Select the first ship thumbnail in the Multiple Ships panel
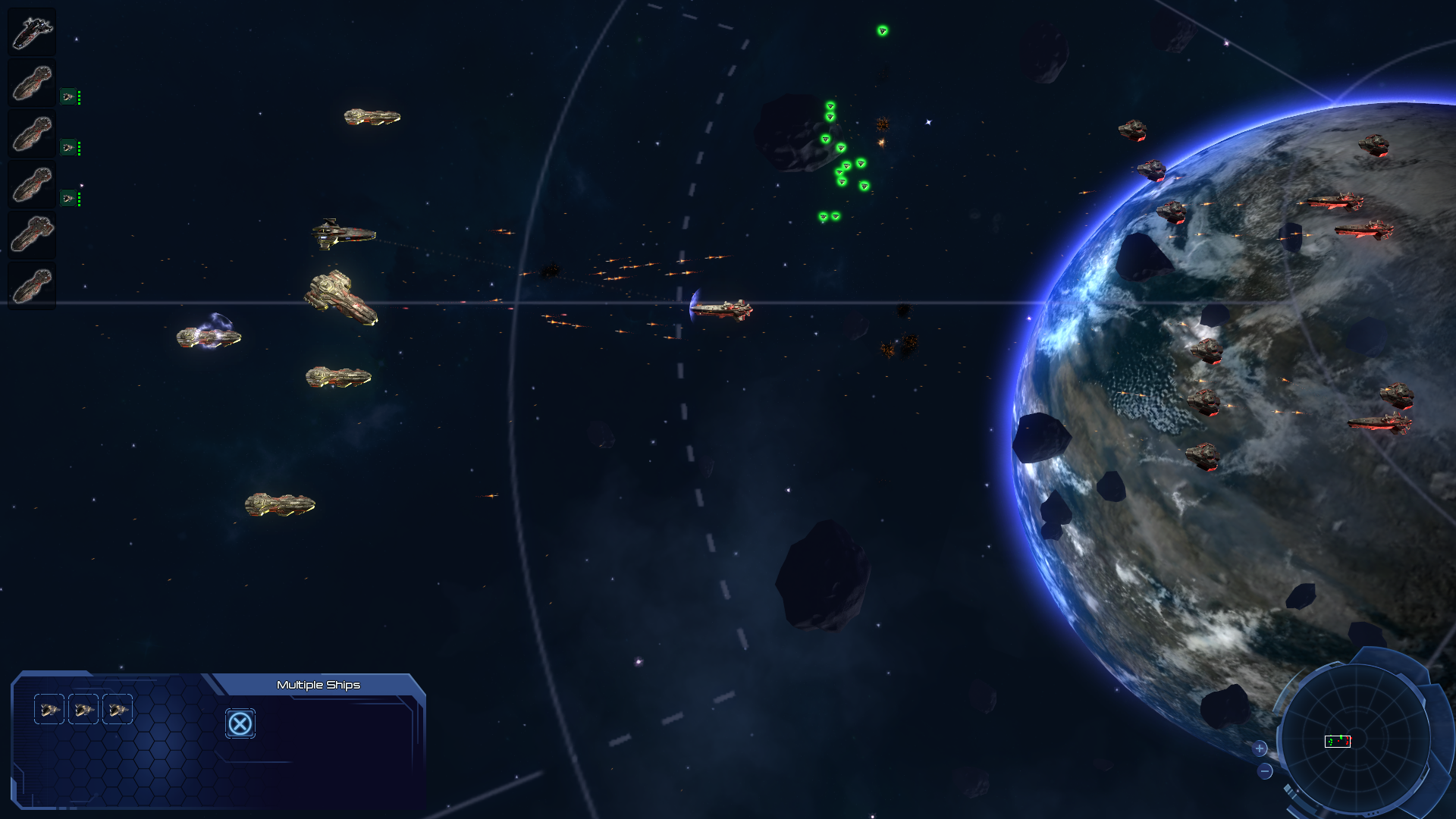1456x819 pixels. [x=50, y=710]
